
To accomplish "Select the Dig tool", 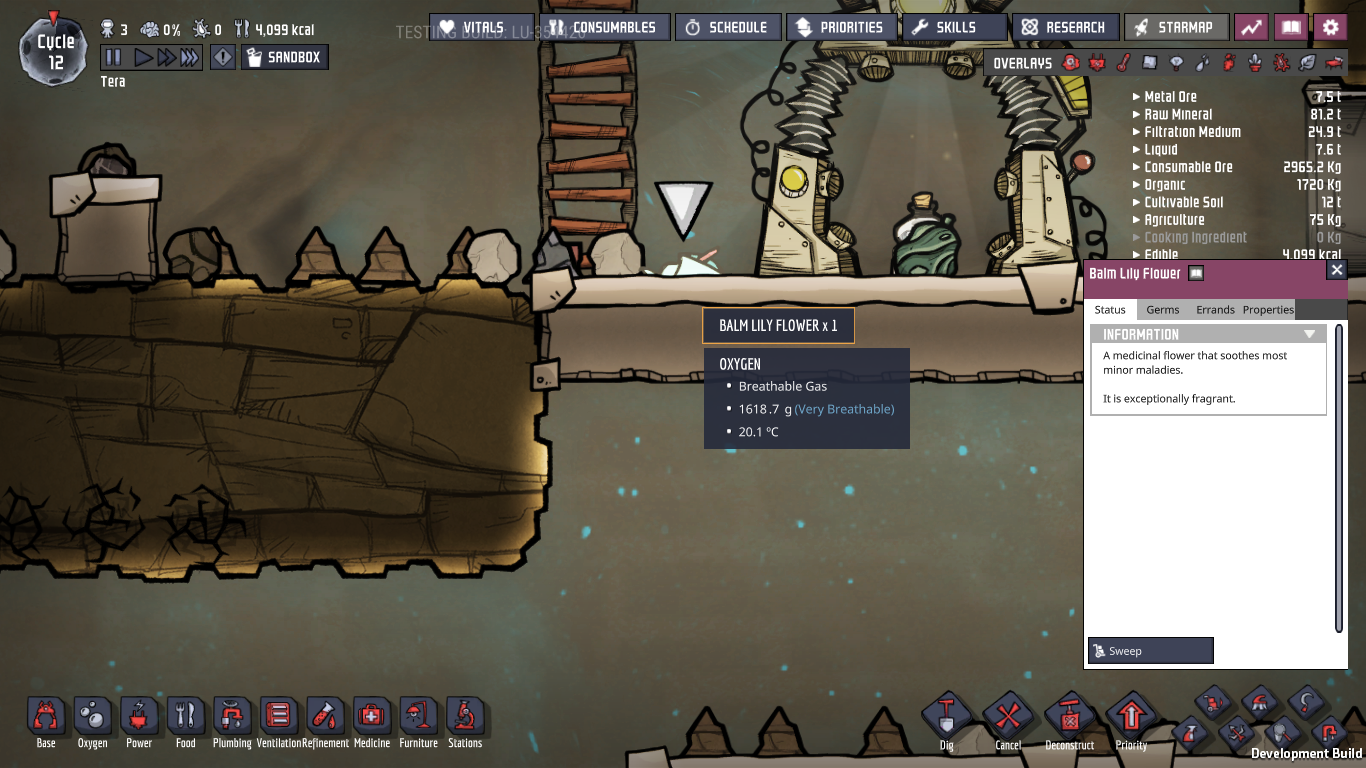I will [x=946, y=717].
